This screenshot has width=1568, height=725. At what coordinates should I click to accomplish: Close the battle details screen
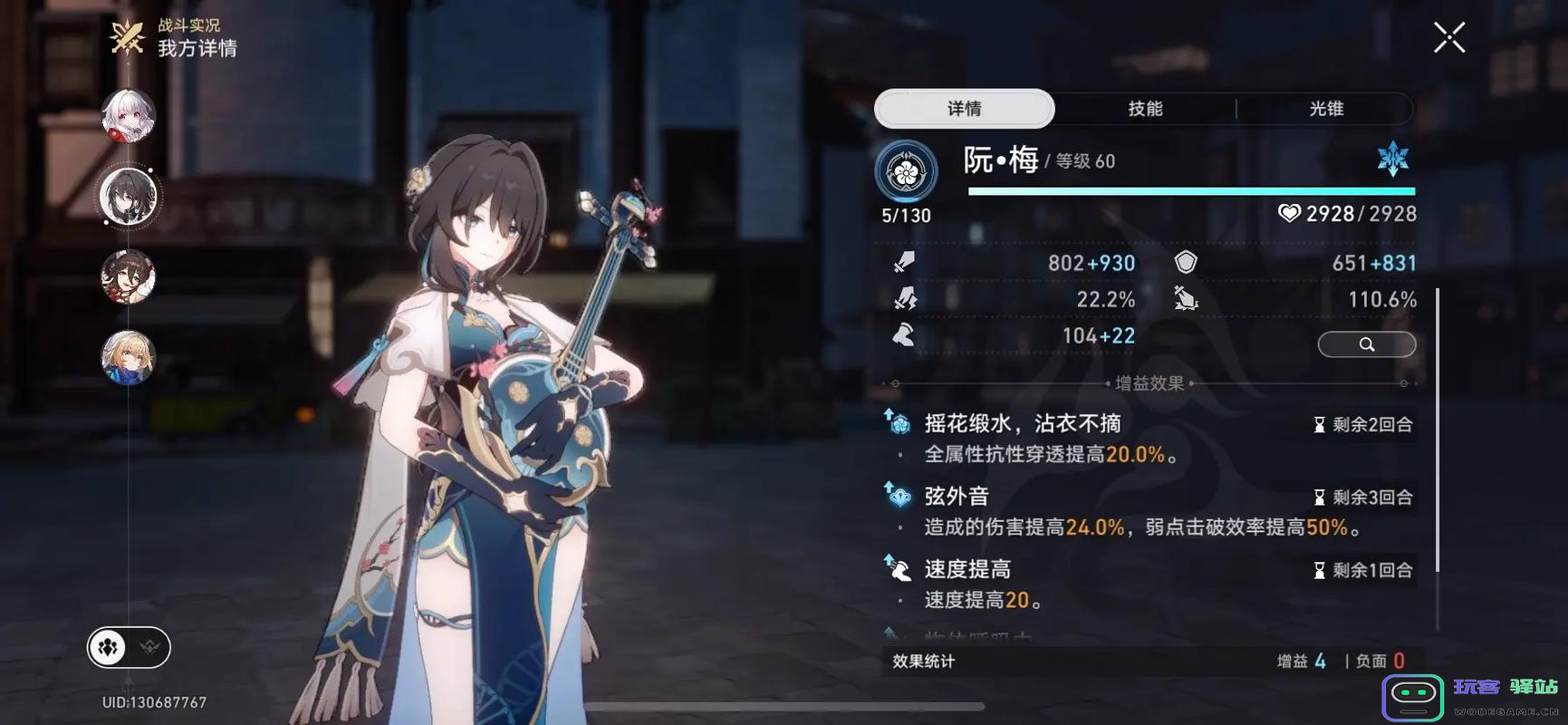(1448, 38)
